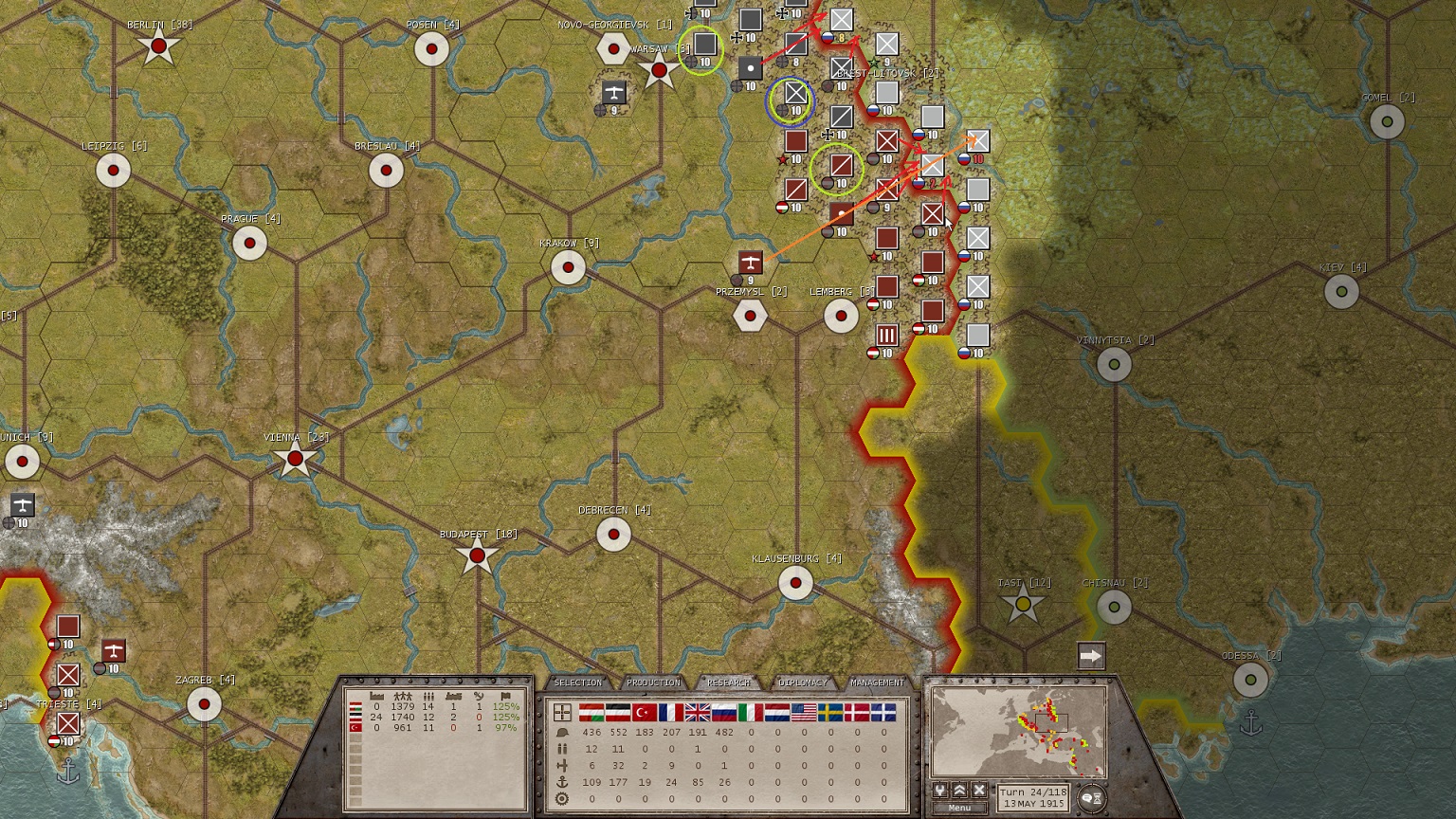1456x819 pixels.
Task: Select the infantry helmet row icon in Research panel
Action: coord(562,732)
